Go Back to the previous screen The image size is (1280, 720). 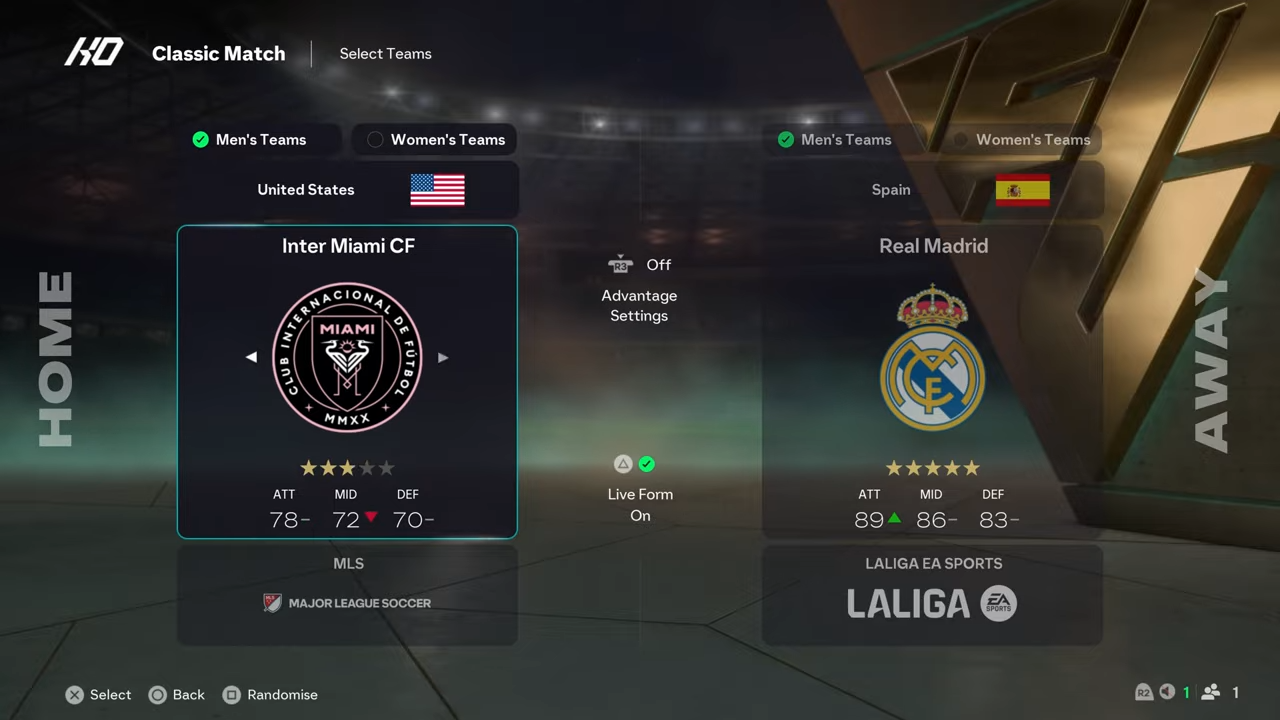tap(176, 695)
